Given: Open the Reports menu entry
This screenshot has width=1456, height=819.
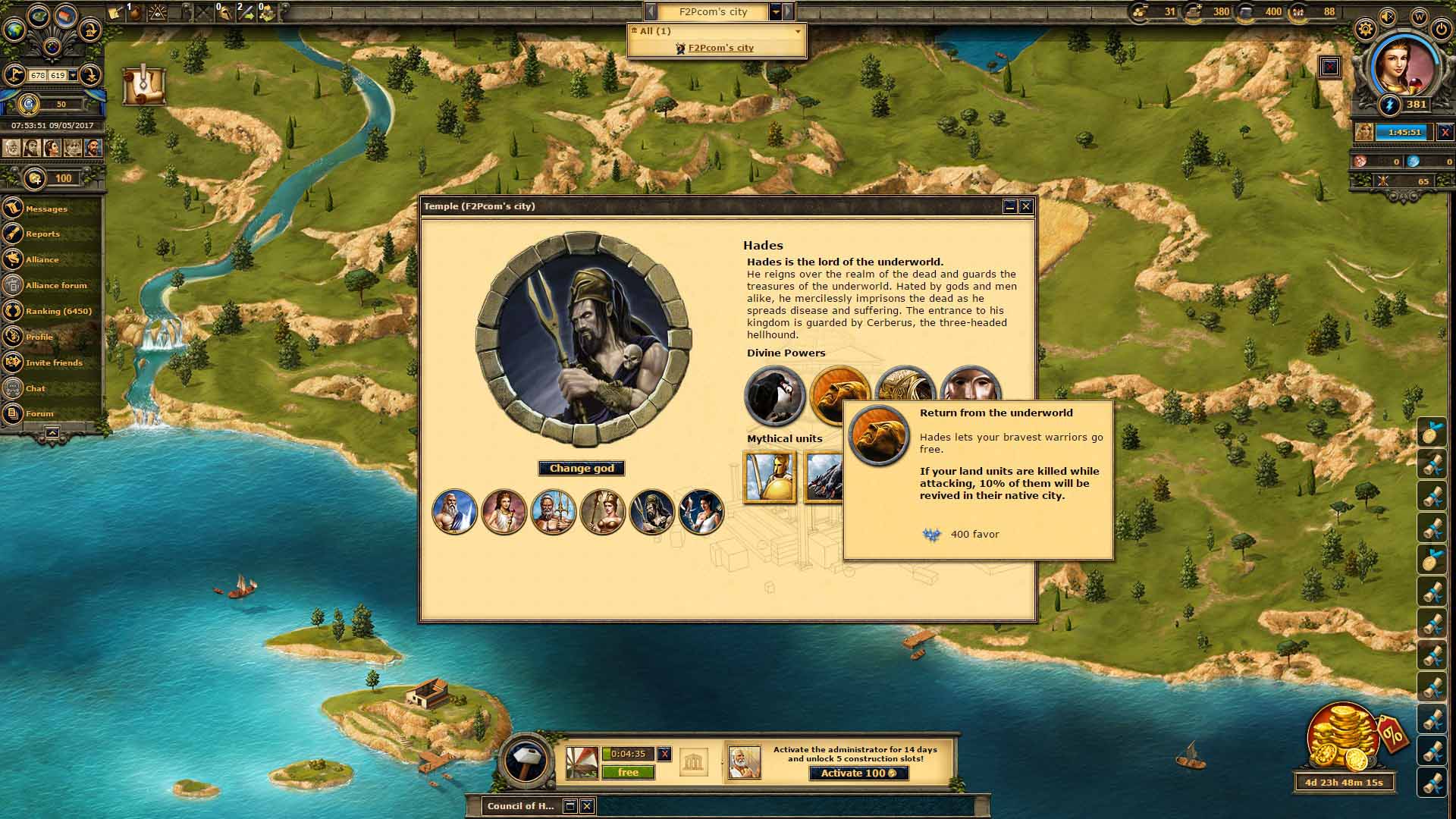Looking at the screenshot, I should (42, 234).
